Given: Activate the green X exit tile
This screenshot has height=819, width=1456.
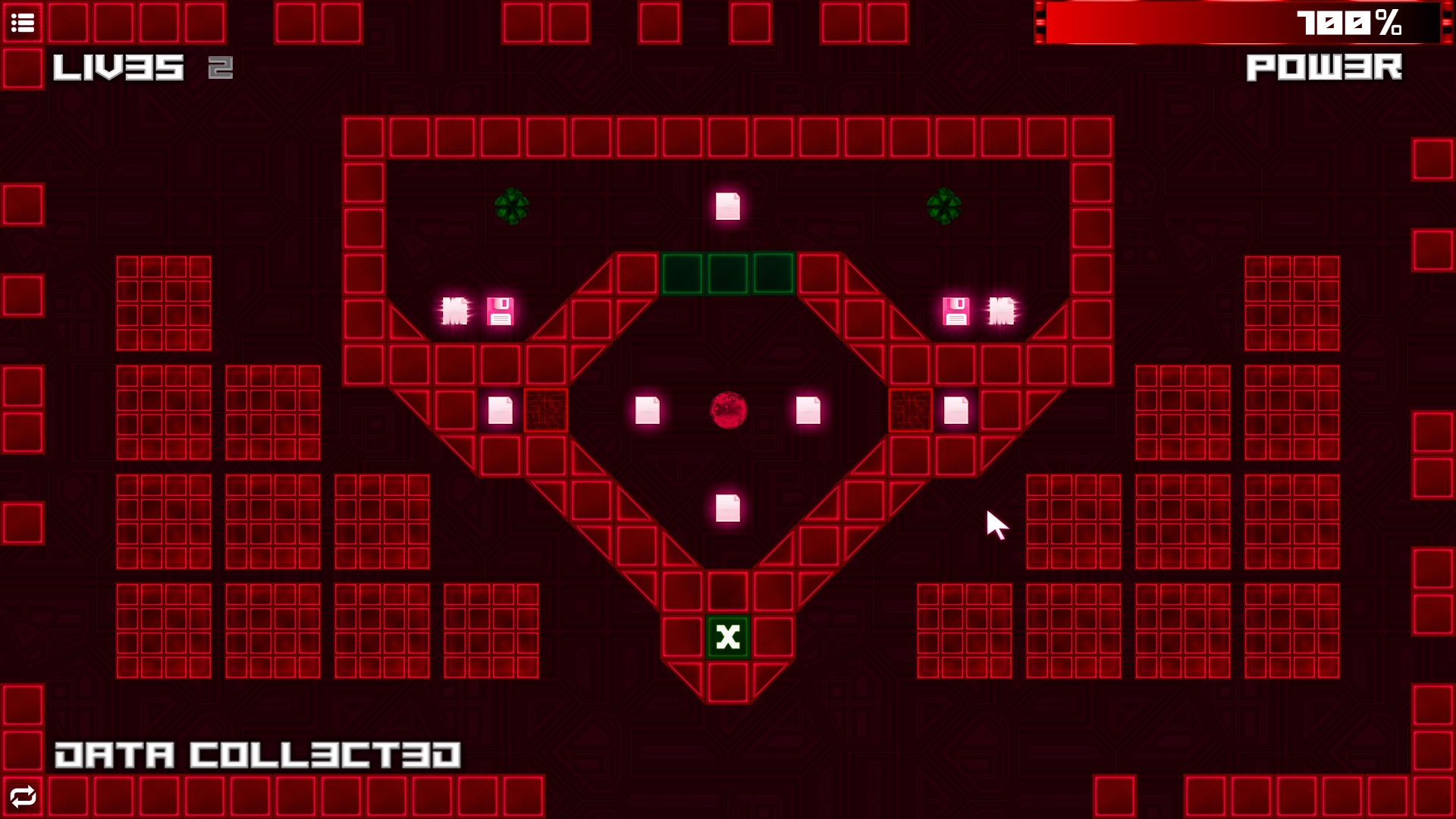Looking at the screenshot, I should tap(727, 639).
